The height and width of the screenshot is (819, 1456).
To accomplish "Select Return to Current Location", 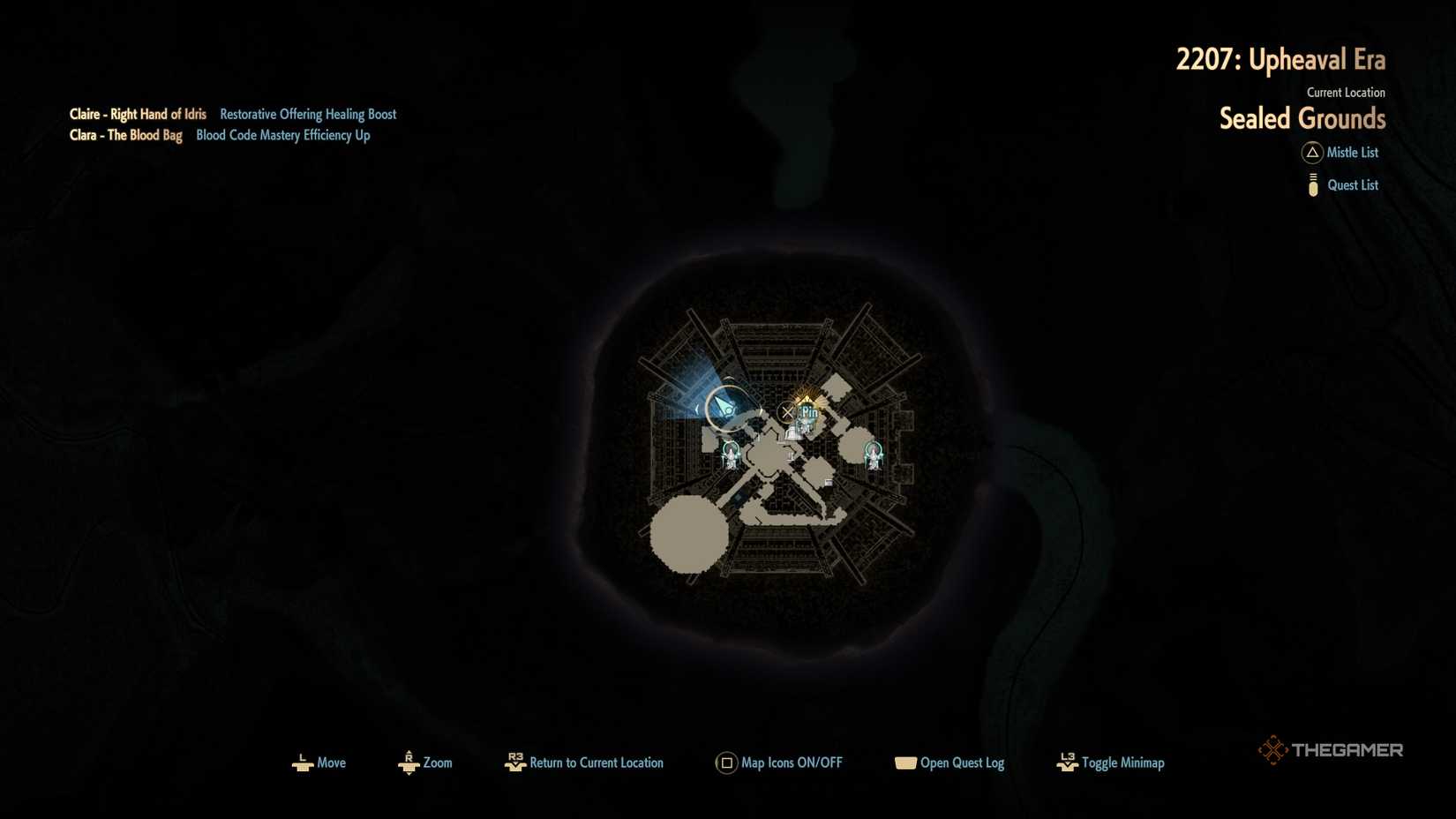I will pos(596,763).
